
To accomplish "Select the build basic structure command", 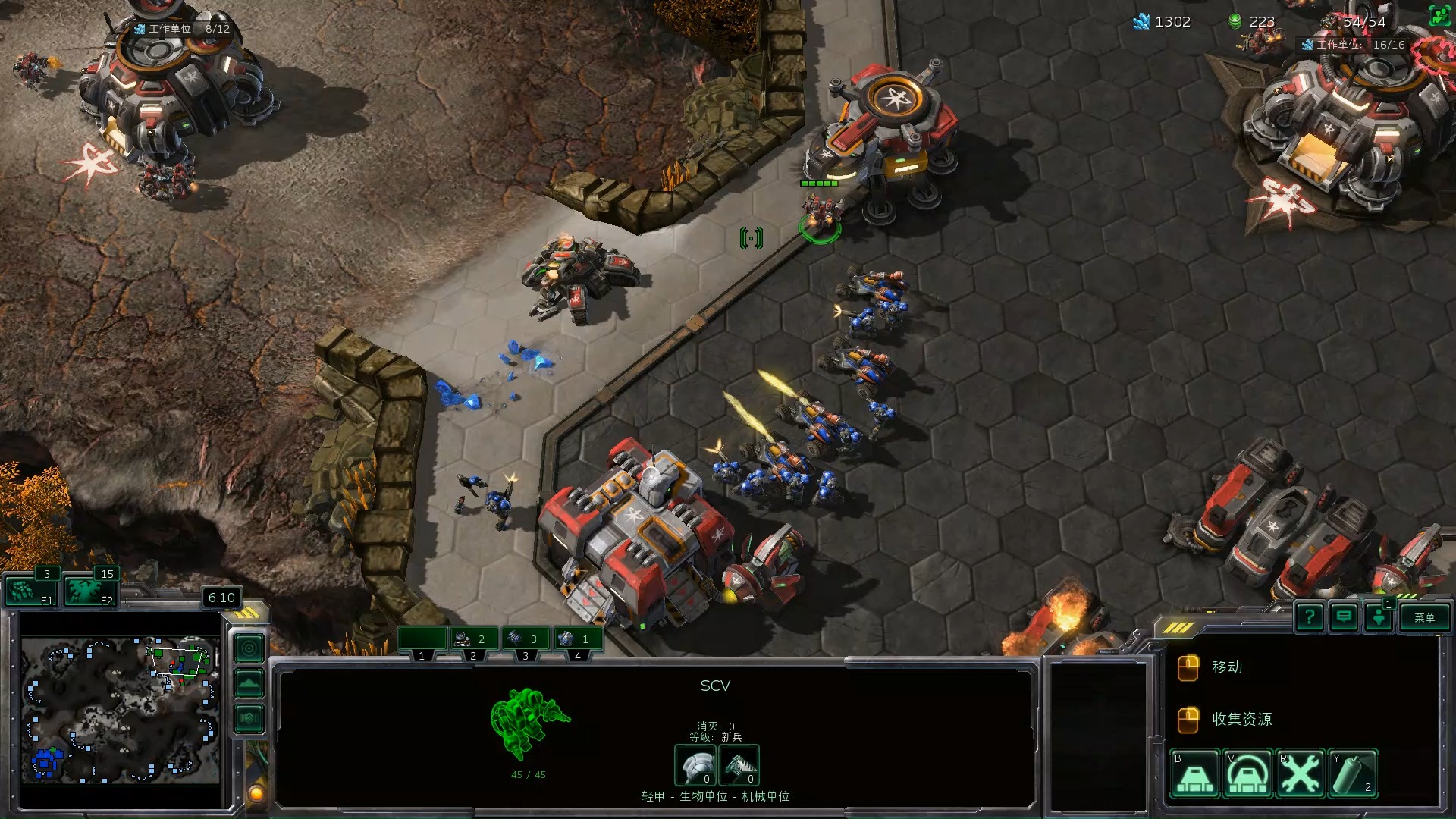I will click(1195, 774).
